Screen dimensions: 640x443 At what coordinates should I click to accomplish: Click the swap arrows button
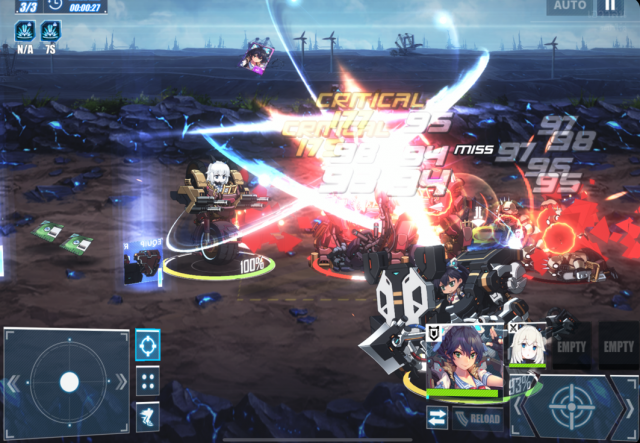436,418
